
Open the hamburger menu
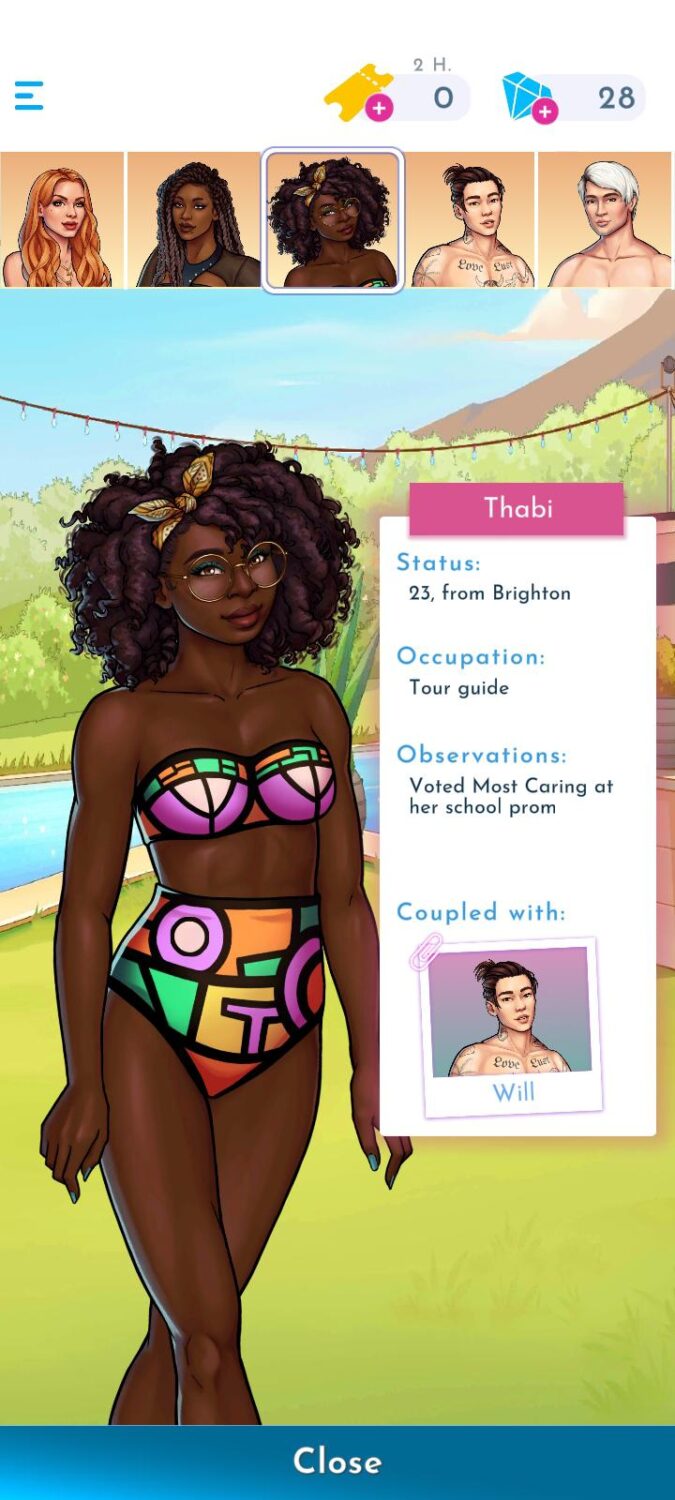click(x=29, y=96)
